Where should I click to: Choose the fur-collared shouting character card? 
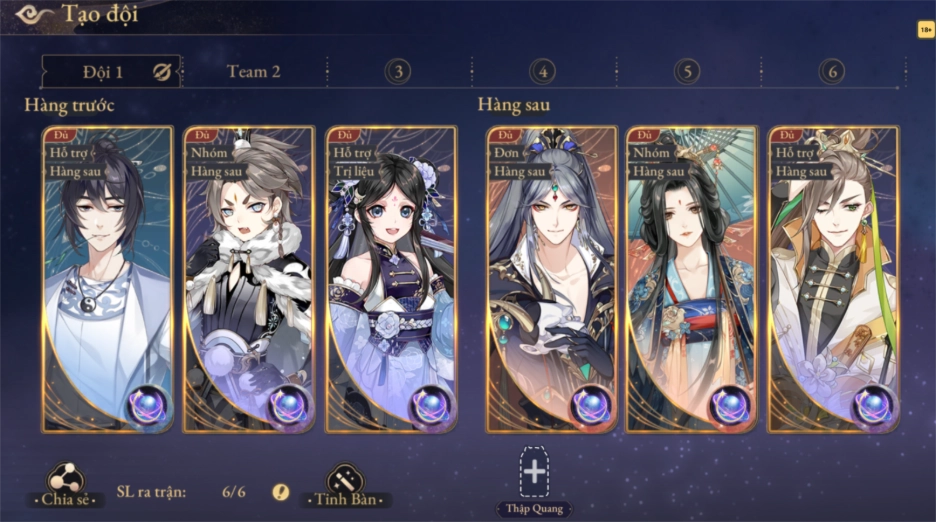tap(250, 280)
